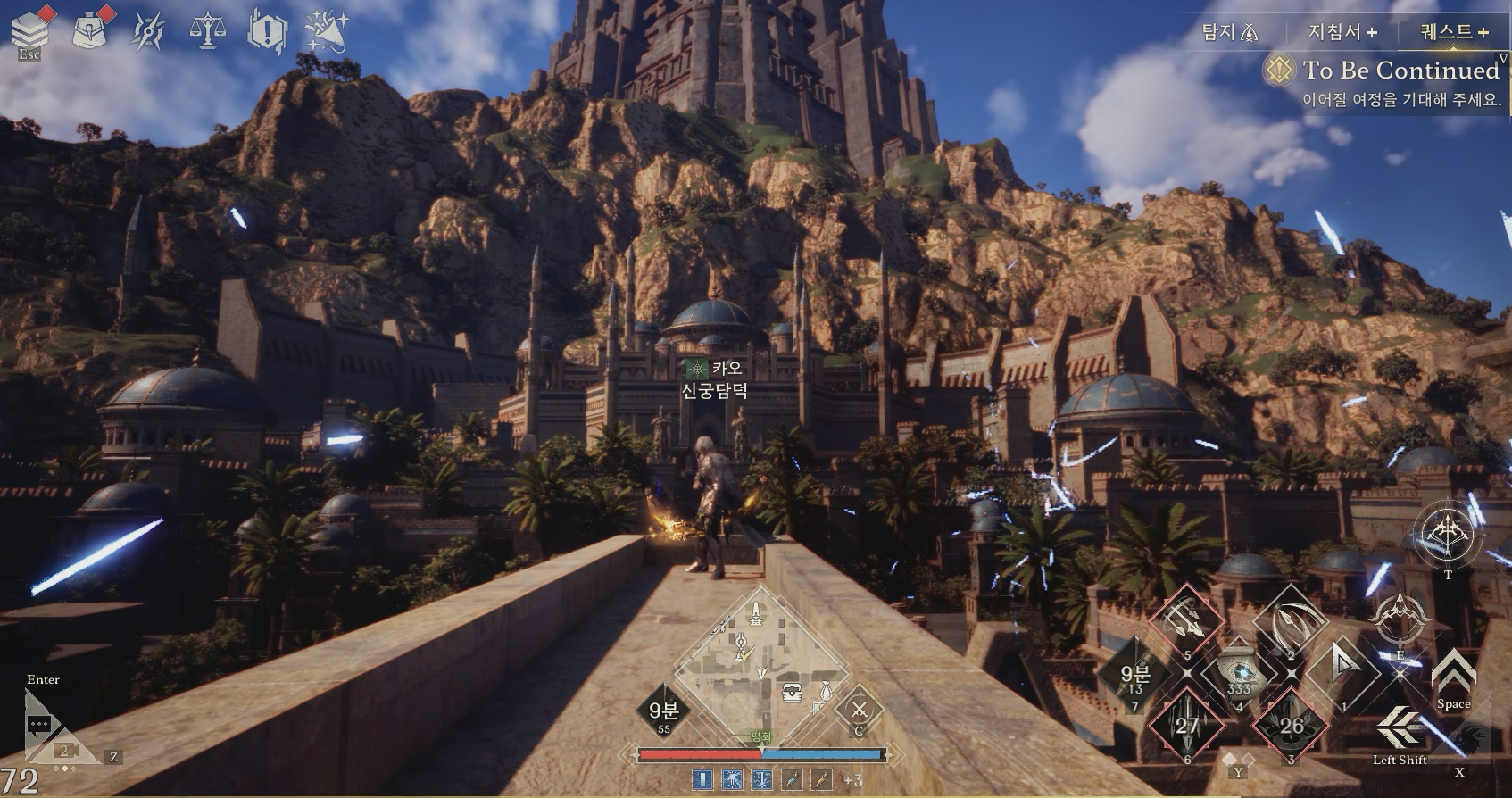Open the main menu stacked-layers icon
This screenshot has height=798, width=1512.
[29, 29]
